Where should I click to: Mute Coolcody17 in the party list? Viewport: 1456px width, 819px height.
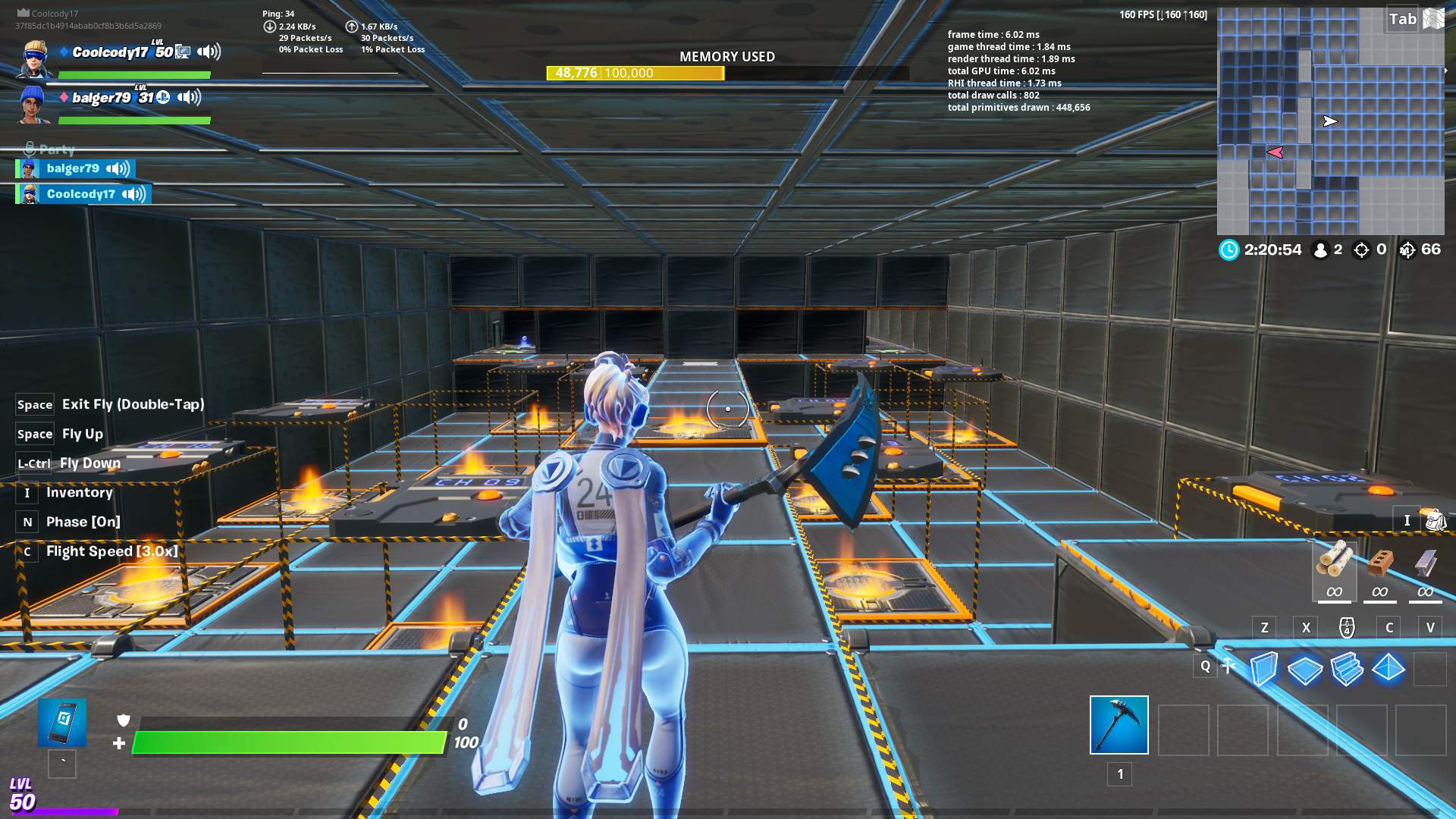(134, 193)
